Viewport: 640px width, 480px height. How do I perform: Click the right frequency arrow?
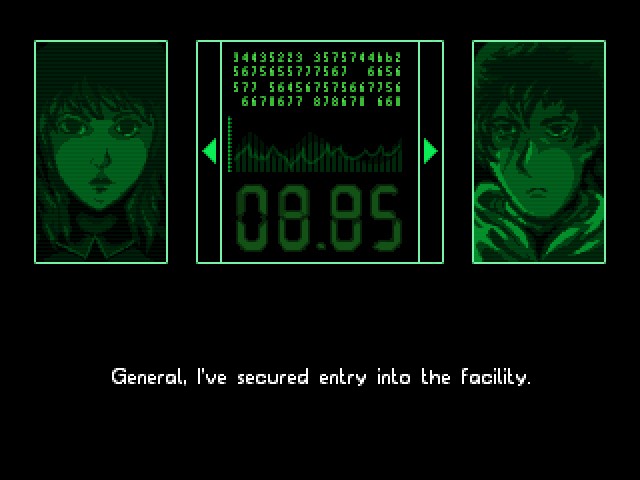[431, 151]
